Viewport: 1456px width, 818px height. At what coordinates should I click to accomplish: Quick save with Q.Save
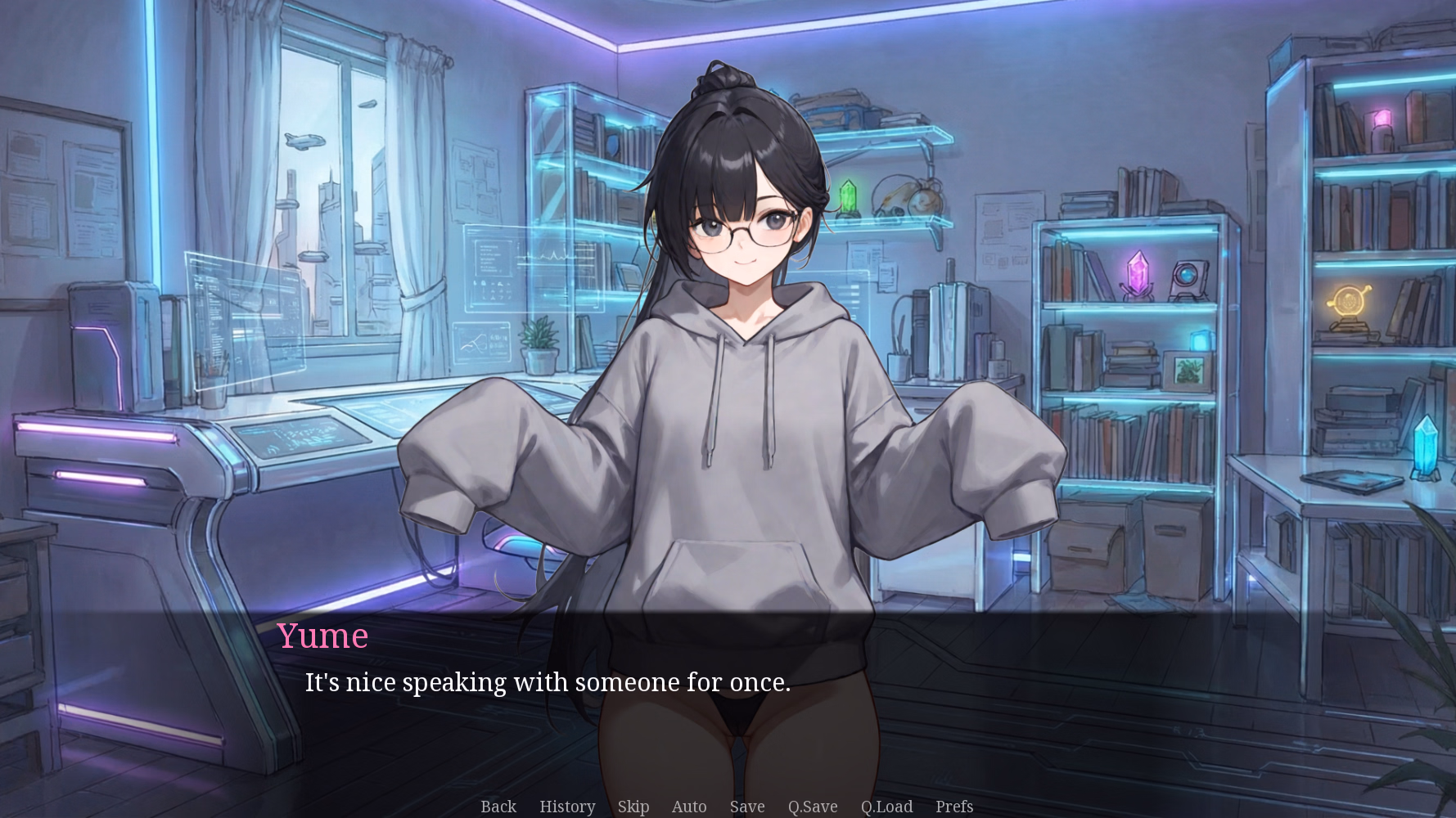click(813, 807)
